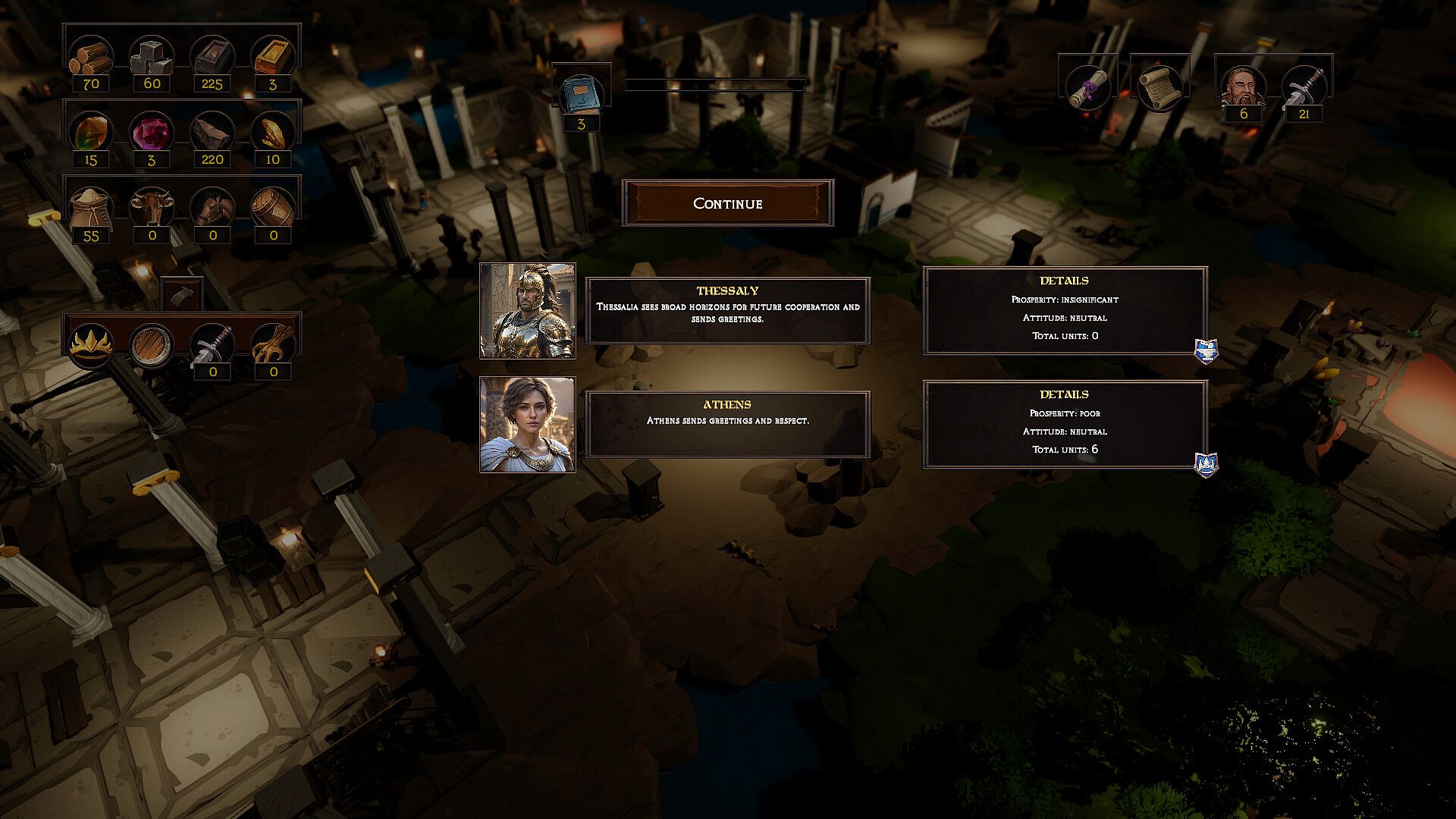
Task: Select the golden claw icon
Action: tap(272, 343)
